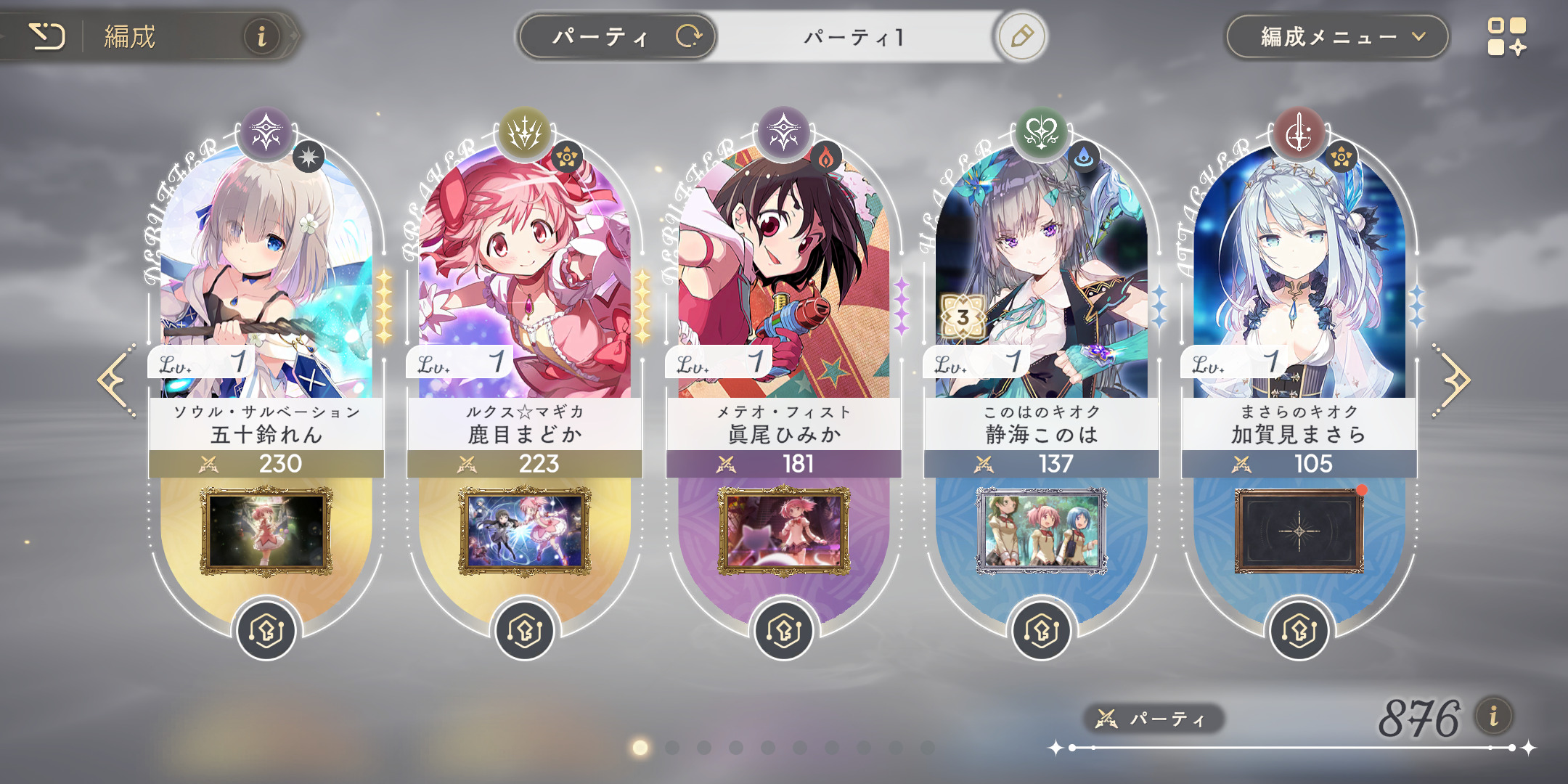Show party power details via the info icon
The width and height of the screenshot is (1568, 784).
pos(1494,716)
